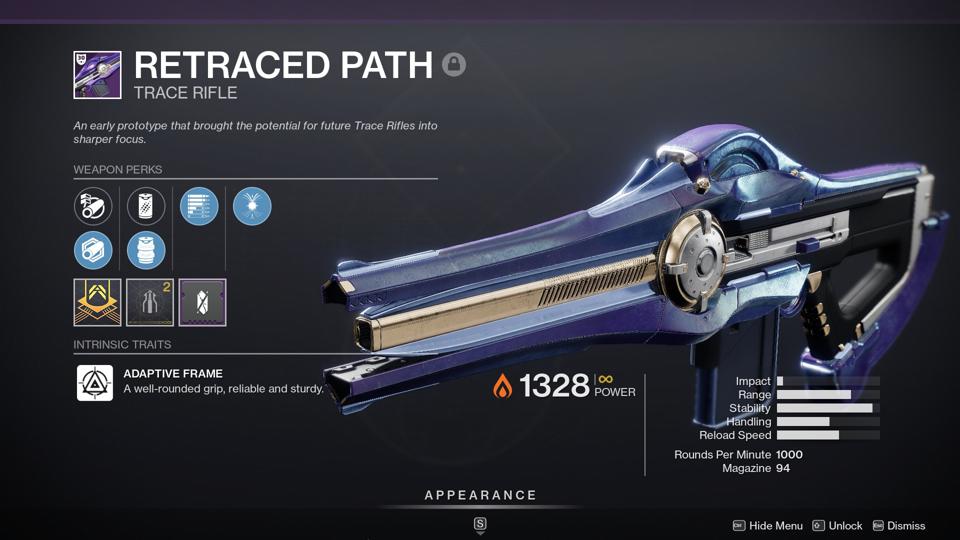Select the unselected dark barrel perk
This screenshot has height=540, width=960.
[93, 207]
